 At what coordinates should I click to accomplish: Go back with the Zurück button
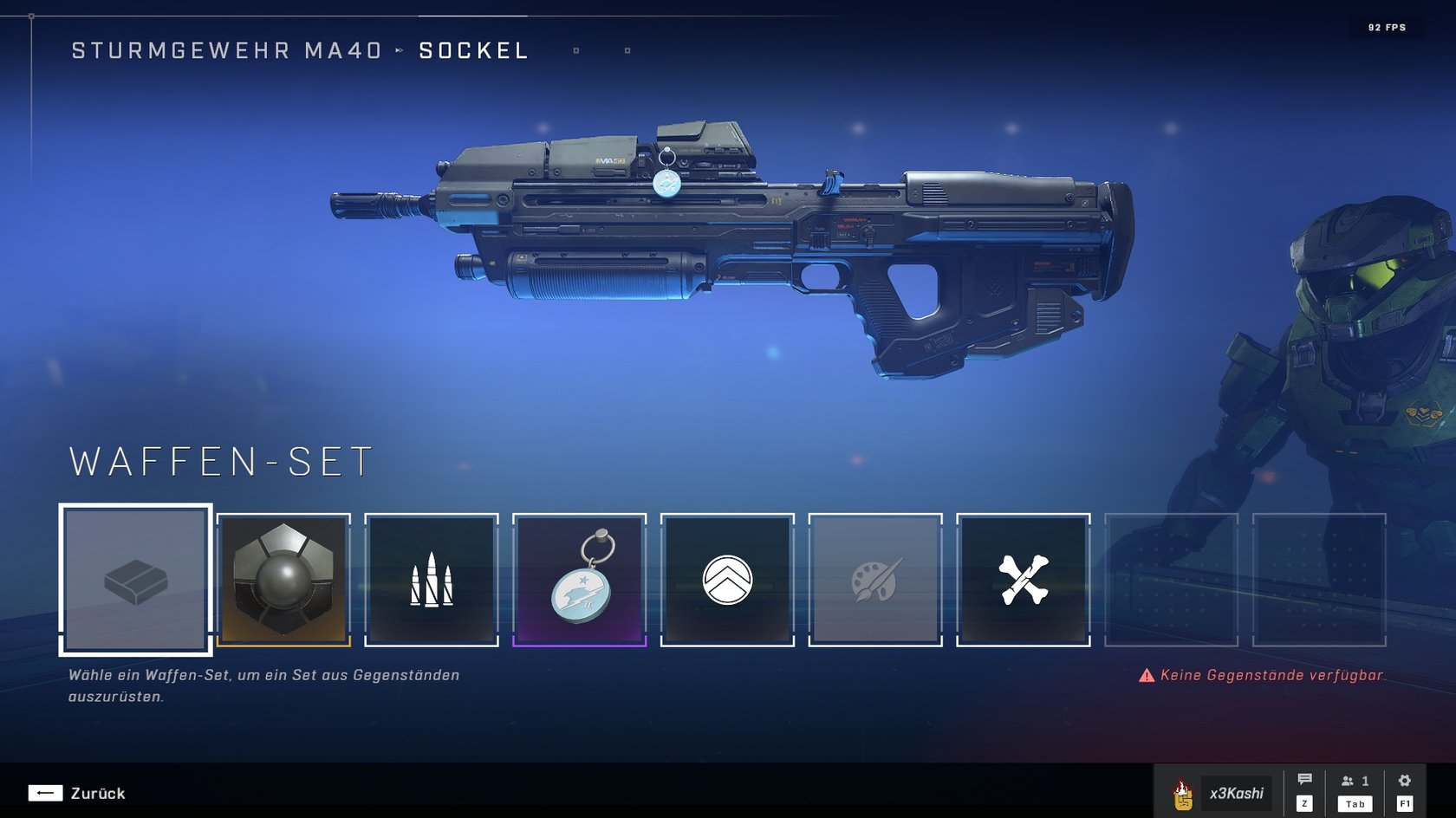click(x=77, y=793)
